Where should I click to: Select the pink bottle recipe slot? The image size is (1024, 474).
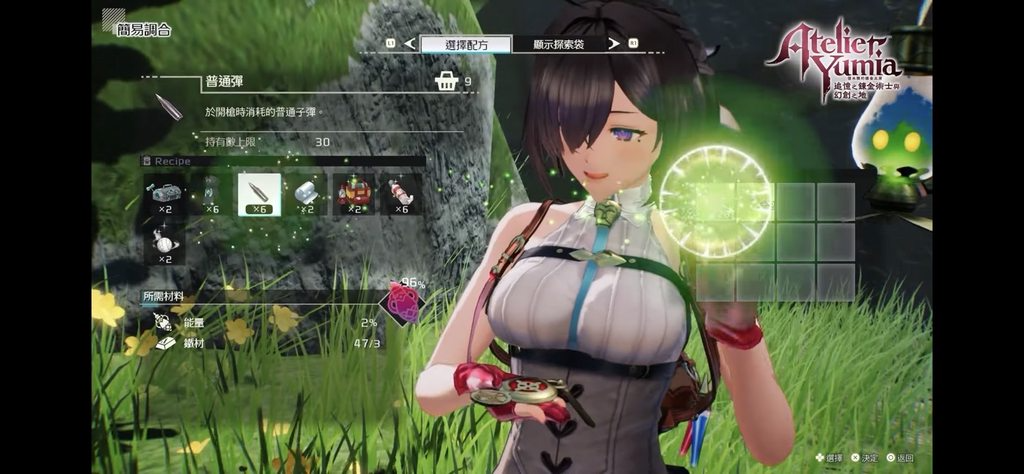(x=401, y=194)
